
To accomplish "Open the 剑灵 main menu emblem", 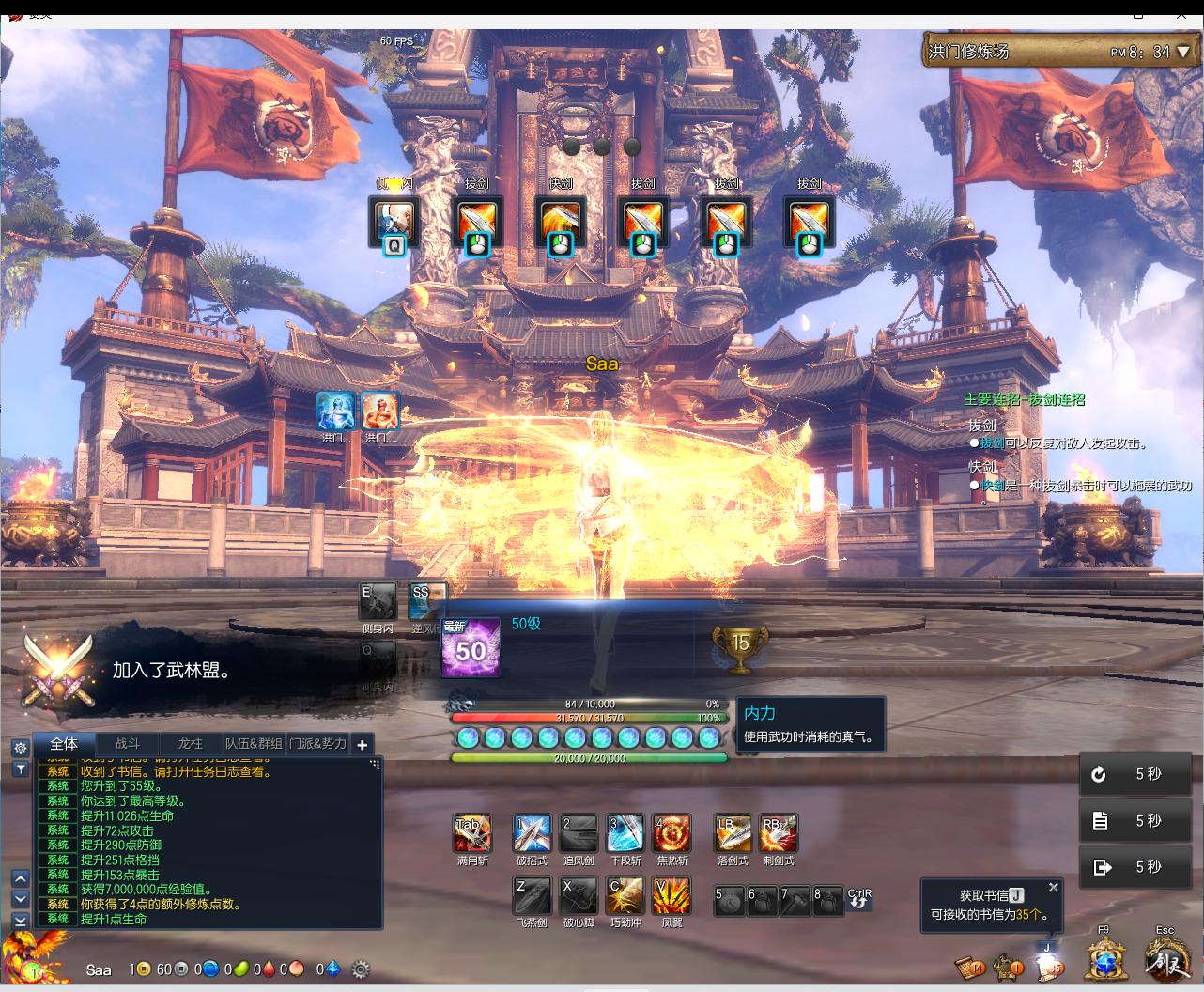I will tap(1166, 961).
